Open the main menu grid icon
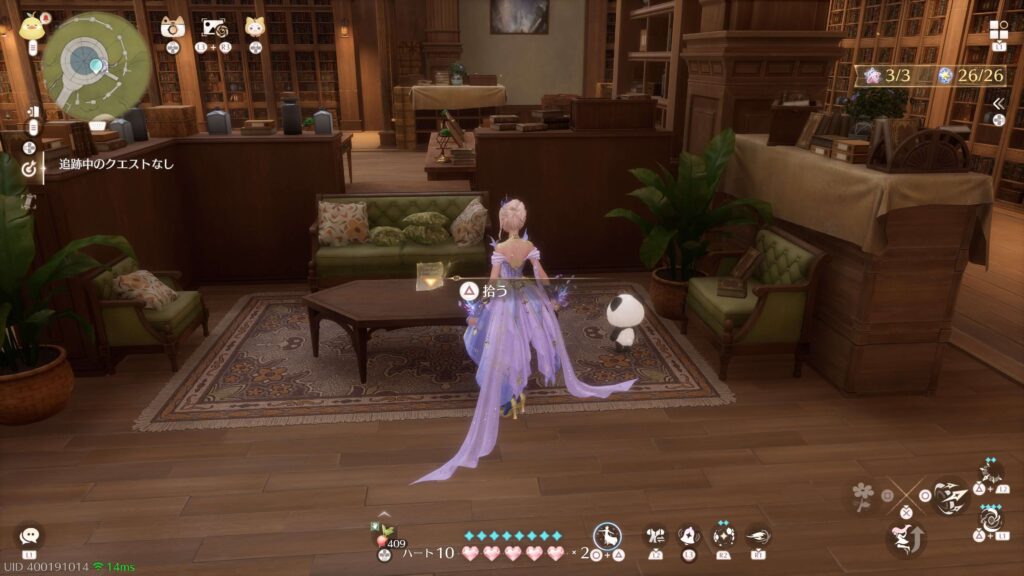Viewport: 1024px width, 576px height. click(999, 29)
